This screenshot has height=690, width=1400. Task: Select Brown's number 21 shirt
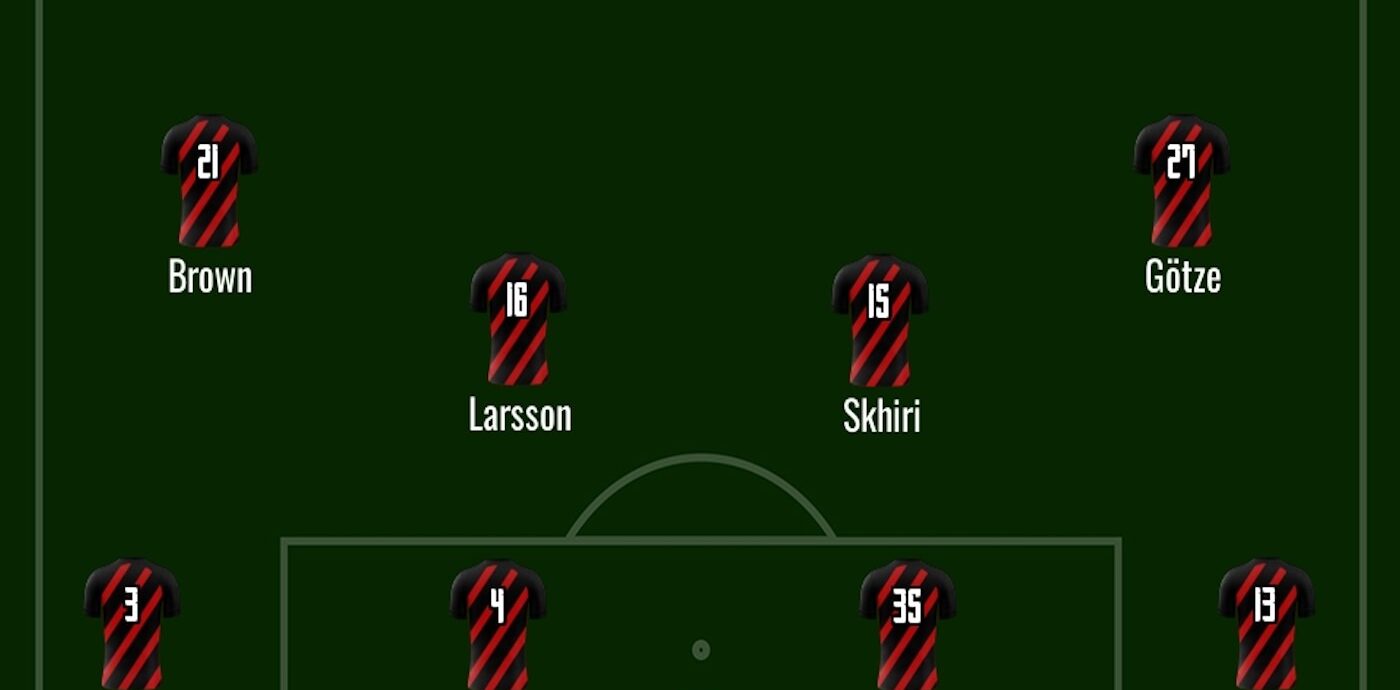click(x=209, y=181)
